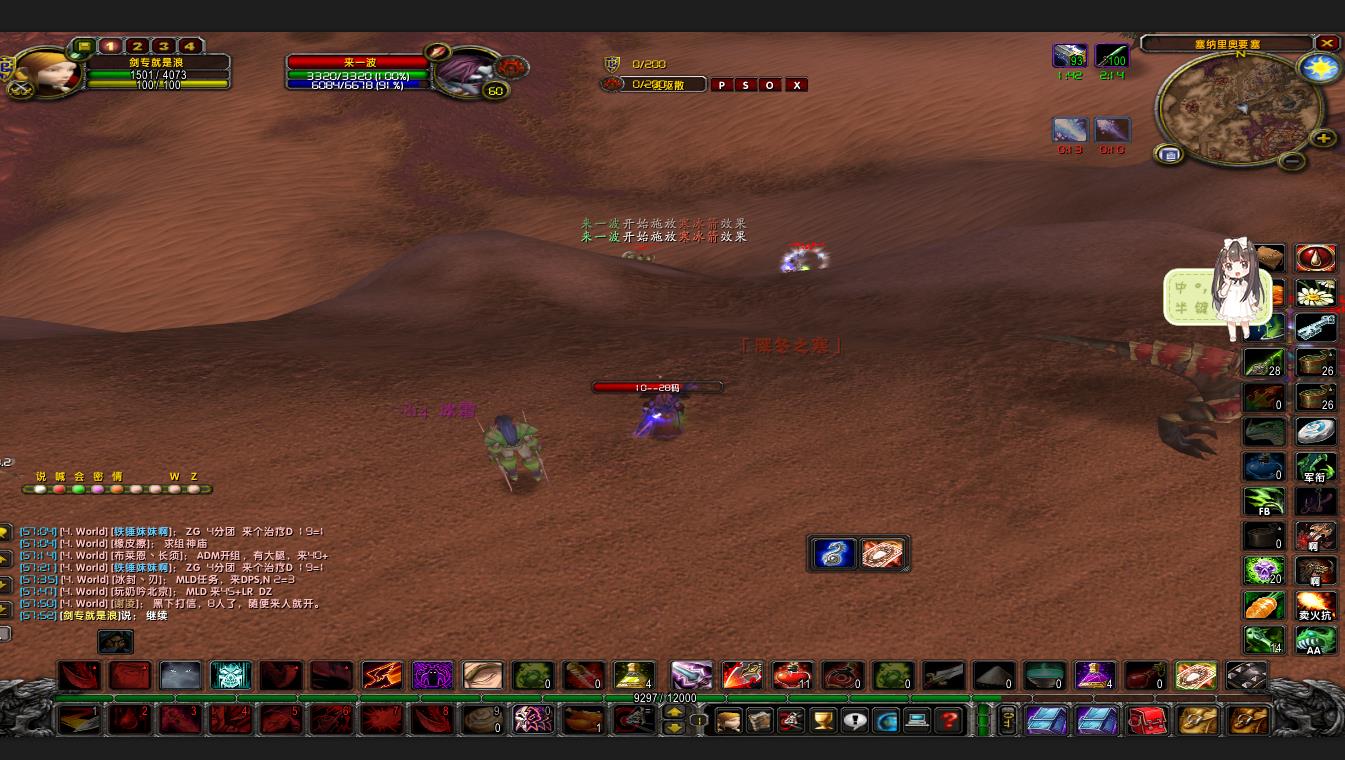Click the sun day-night indicator by the minimap

(1319, 69)
